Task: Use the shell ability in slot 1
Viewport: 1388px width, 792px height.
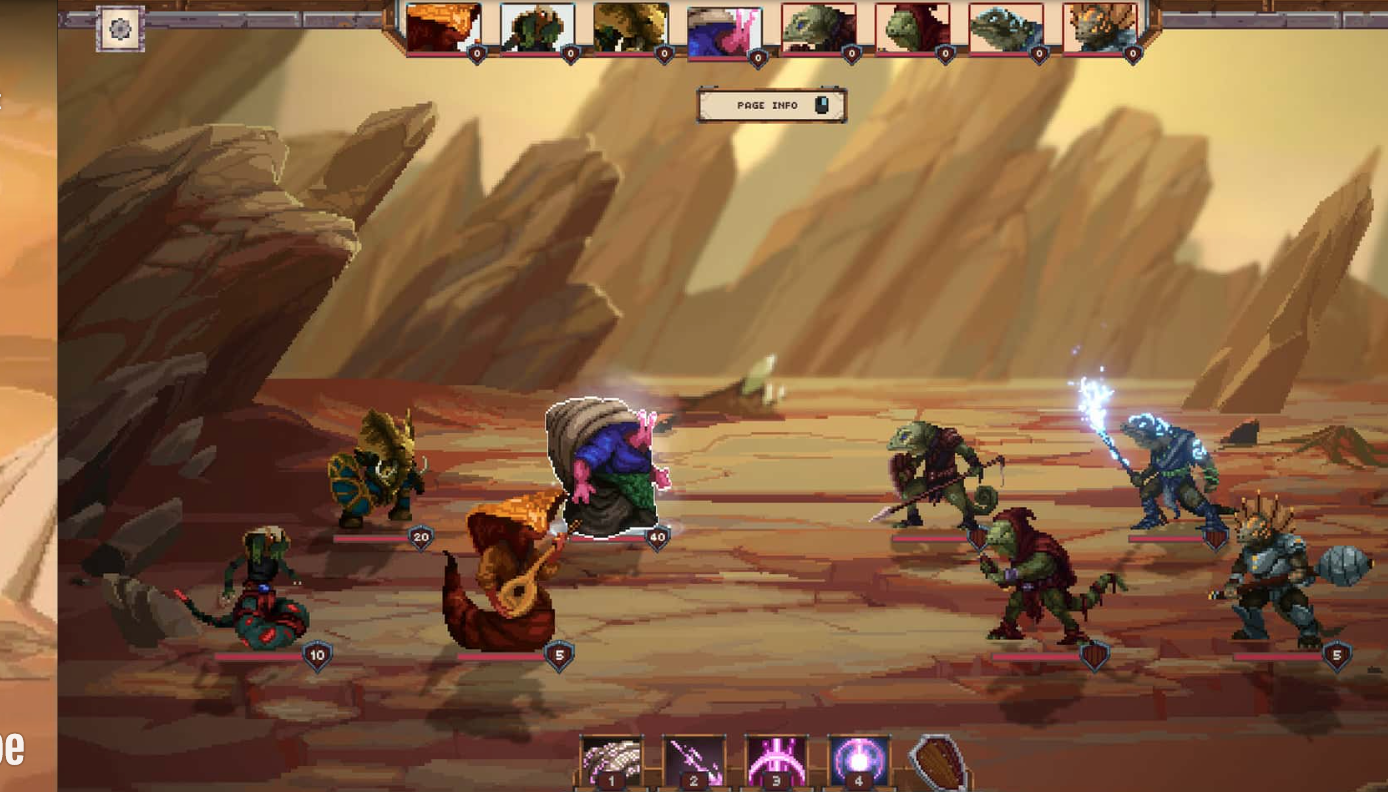Action: point(611,763)
